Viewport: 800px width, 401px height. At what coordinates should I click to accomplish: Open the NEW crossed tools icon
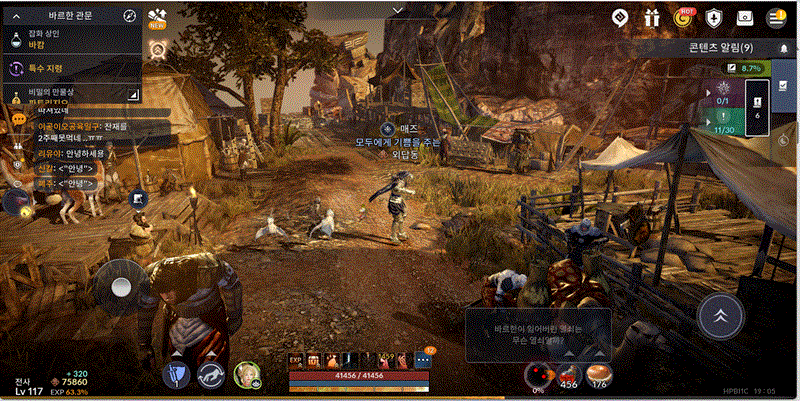click(157, 18)
